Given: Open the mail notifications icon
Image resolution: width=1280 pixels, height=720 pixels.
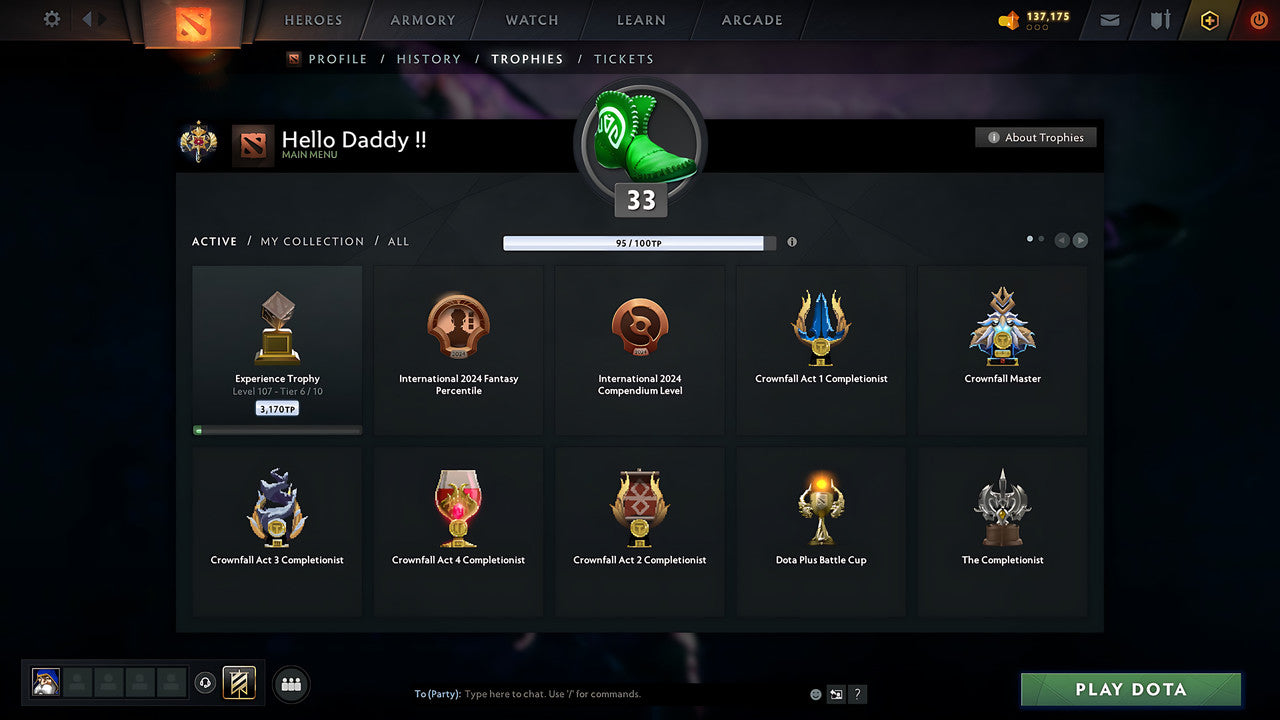Looking at the screenshot, I should click(x=1108, y=20).
